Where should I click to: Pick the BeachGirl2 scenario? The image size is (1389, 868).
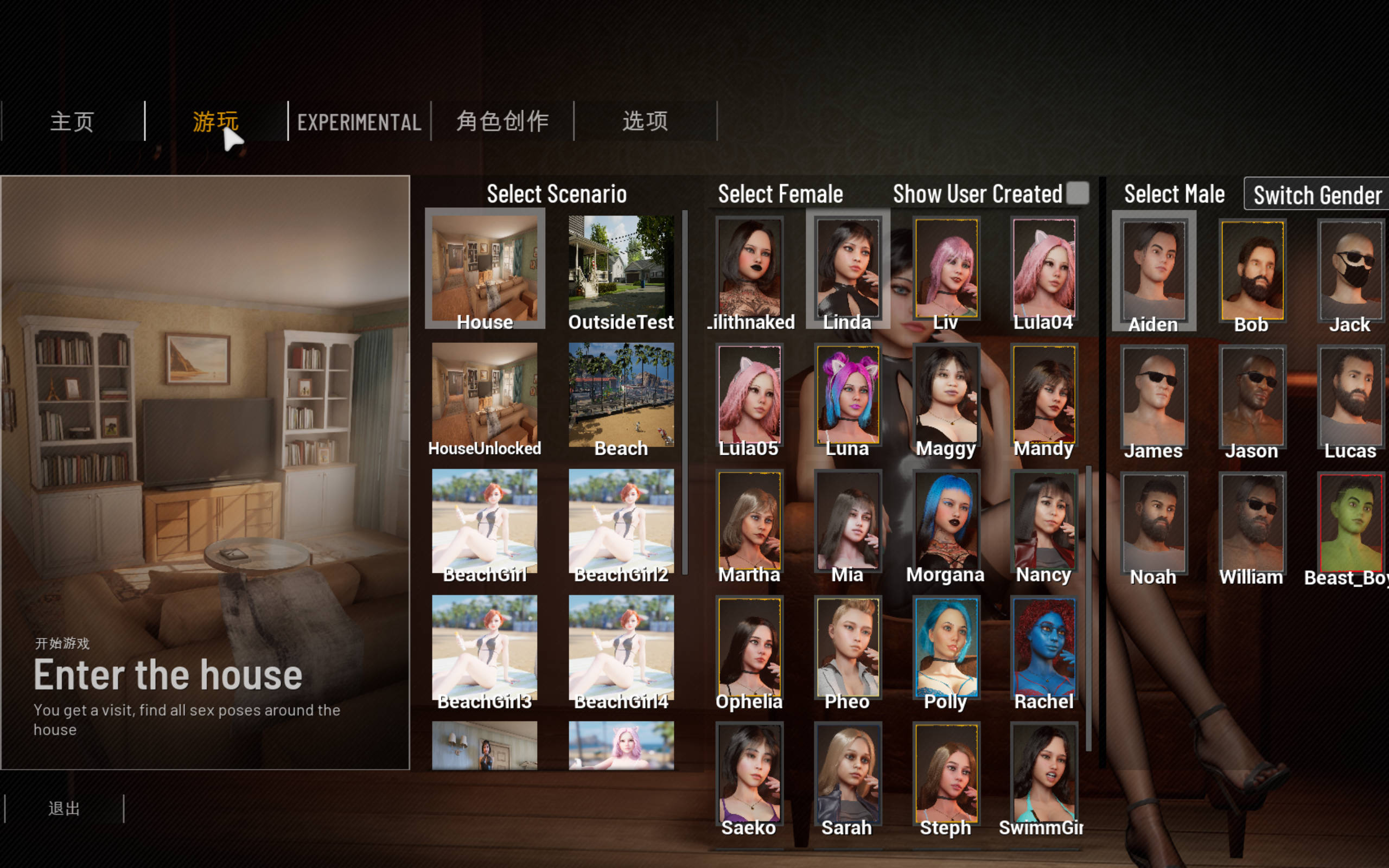pos(621,521)
